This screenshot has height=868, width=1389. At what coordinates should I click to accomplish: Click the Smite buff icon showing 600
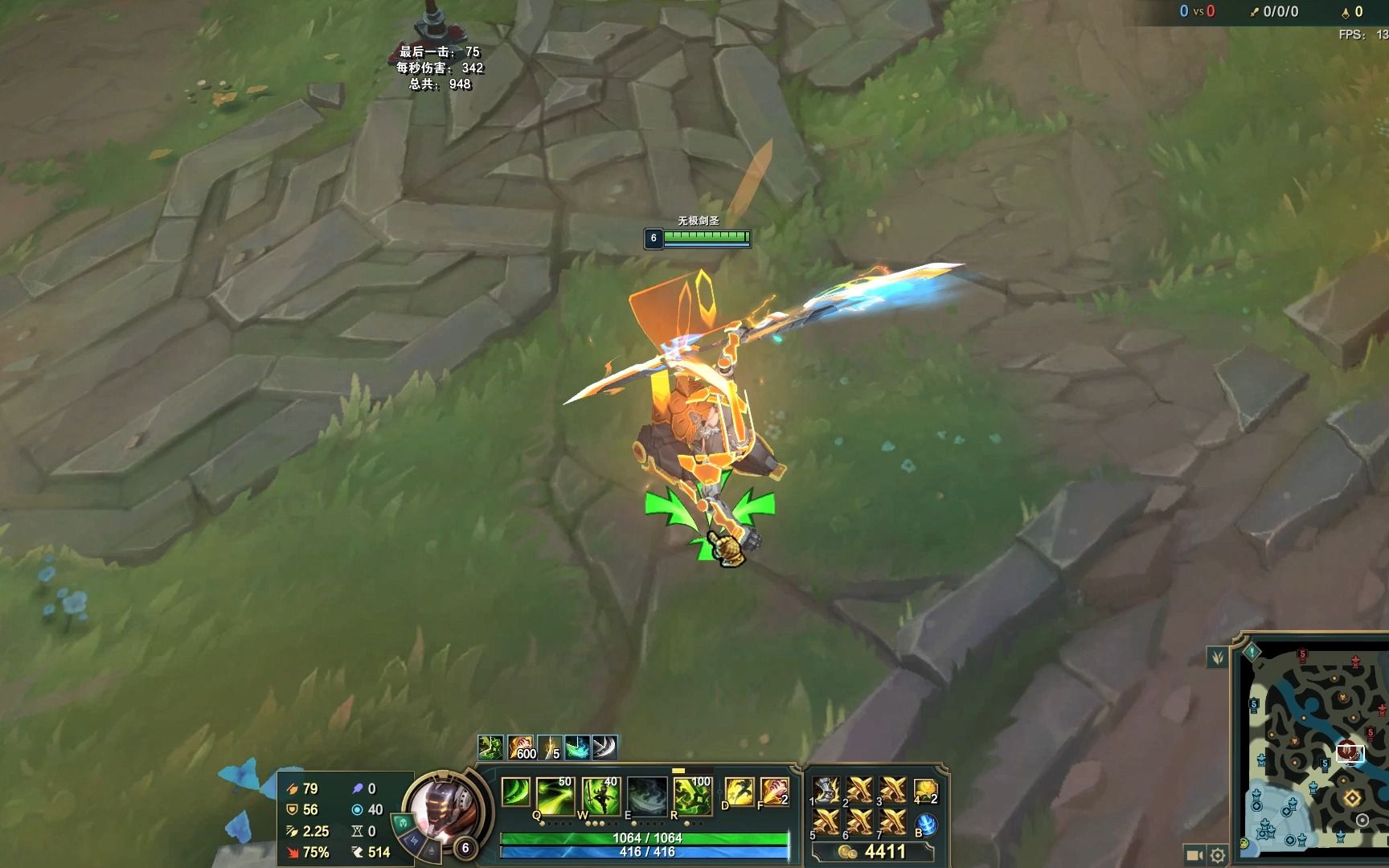(521, 747)
